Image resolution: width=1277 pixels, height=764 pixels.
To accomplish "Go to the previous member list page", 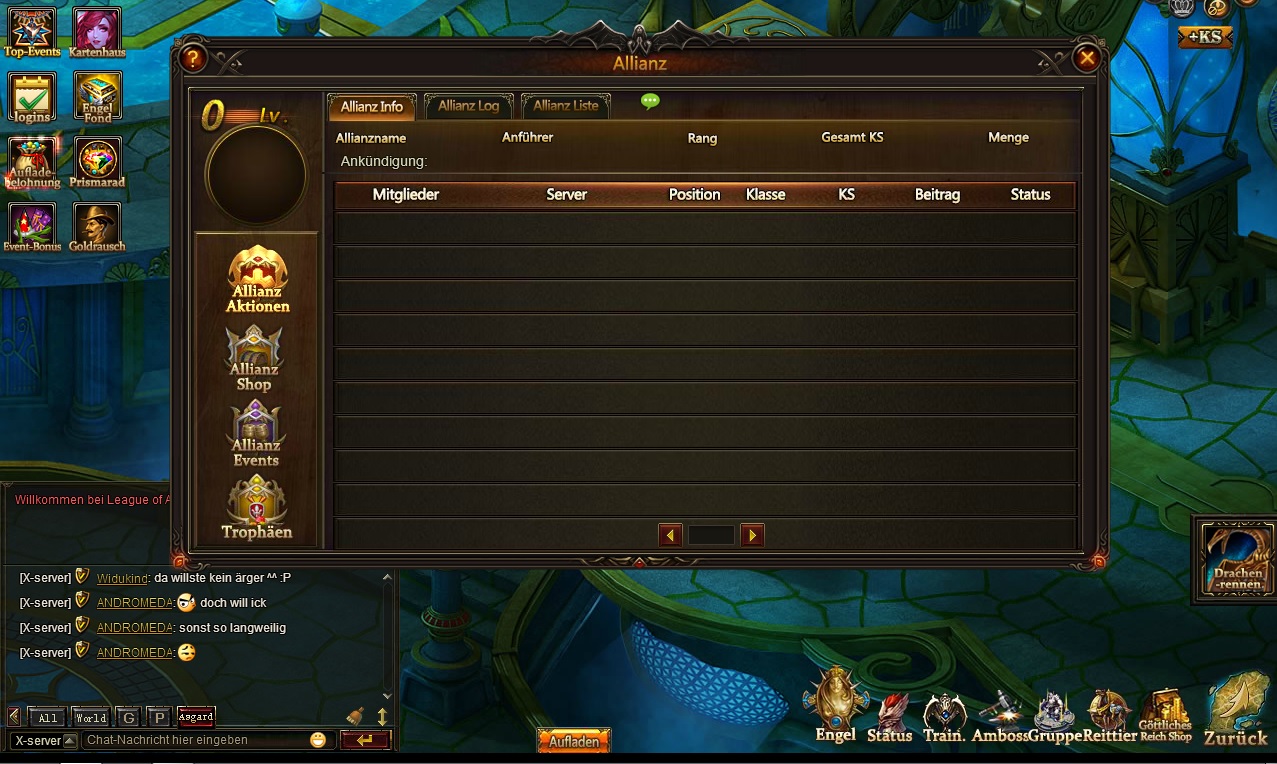I will (670, 535).
